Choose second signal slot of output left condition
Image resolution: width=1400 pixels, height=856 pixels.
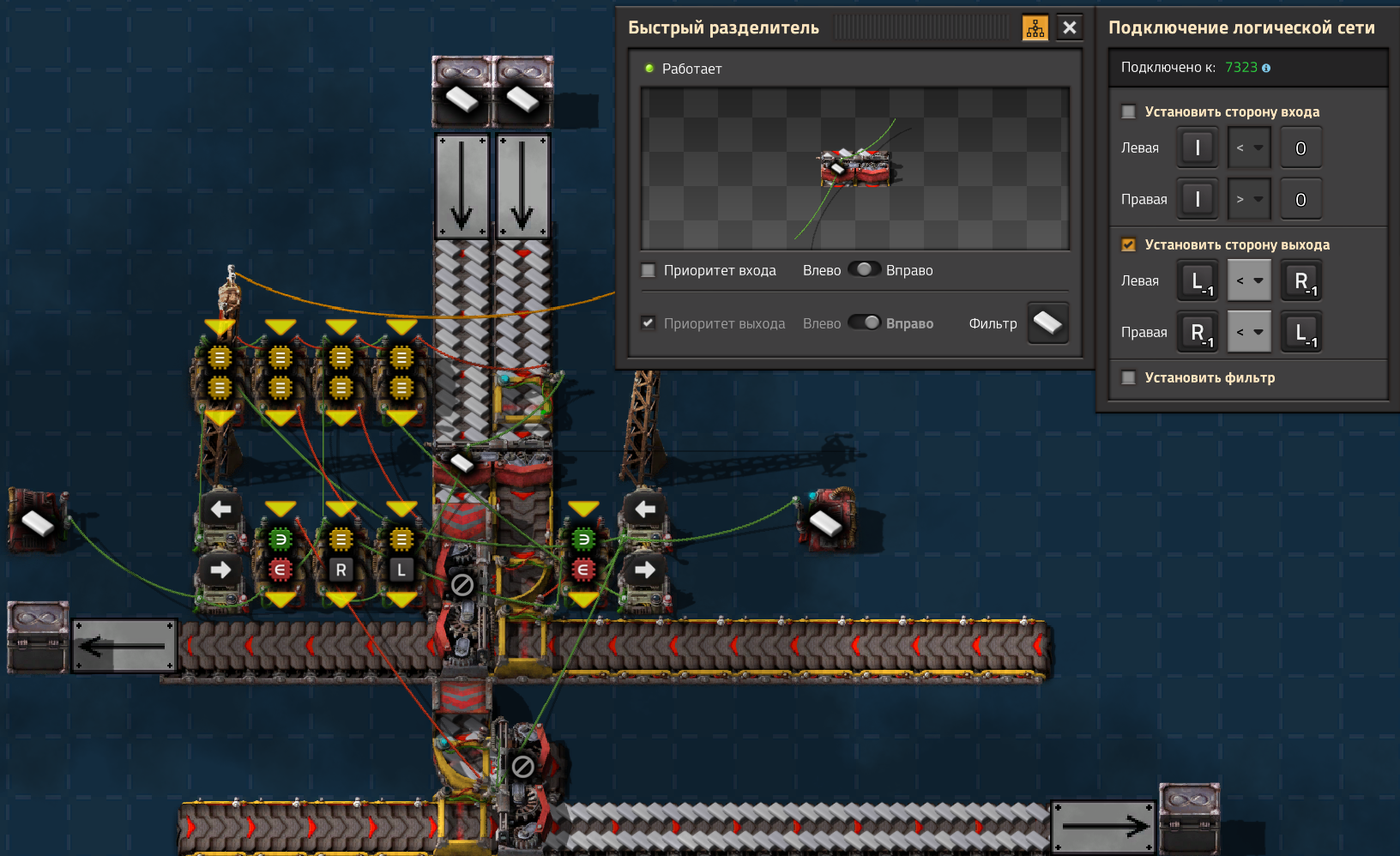(1300, 280)
